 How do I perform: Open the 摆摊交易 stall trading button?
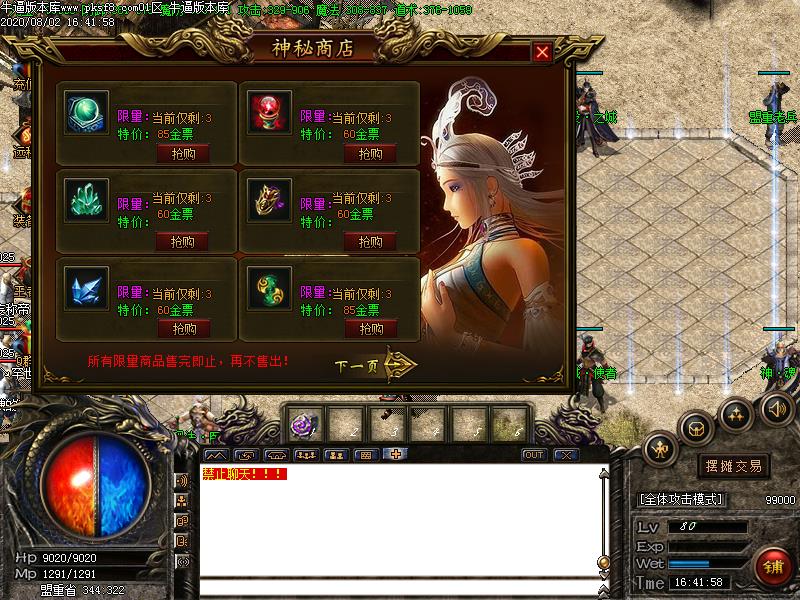coord(734,466)
